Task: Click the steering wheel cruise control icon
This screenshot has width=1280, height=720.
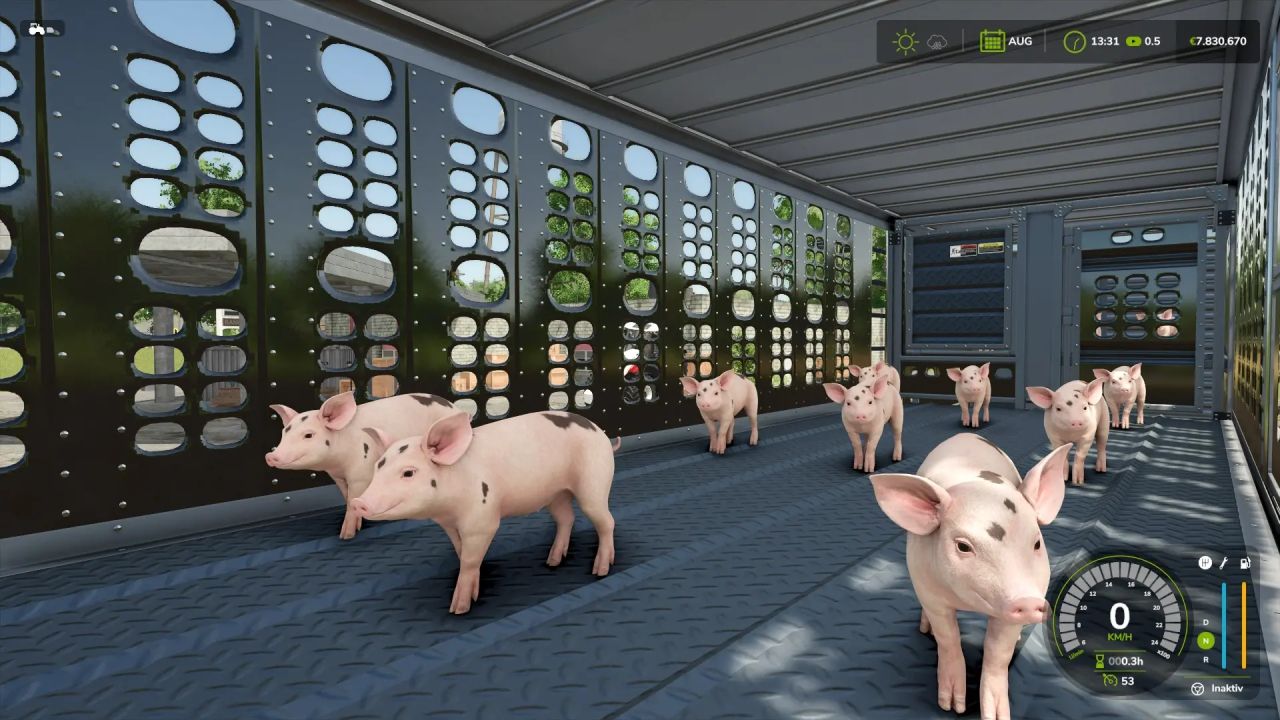Action: (1198, 688)
